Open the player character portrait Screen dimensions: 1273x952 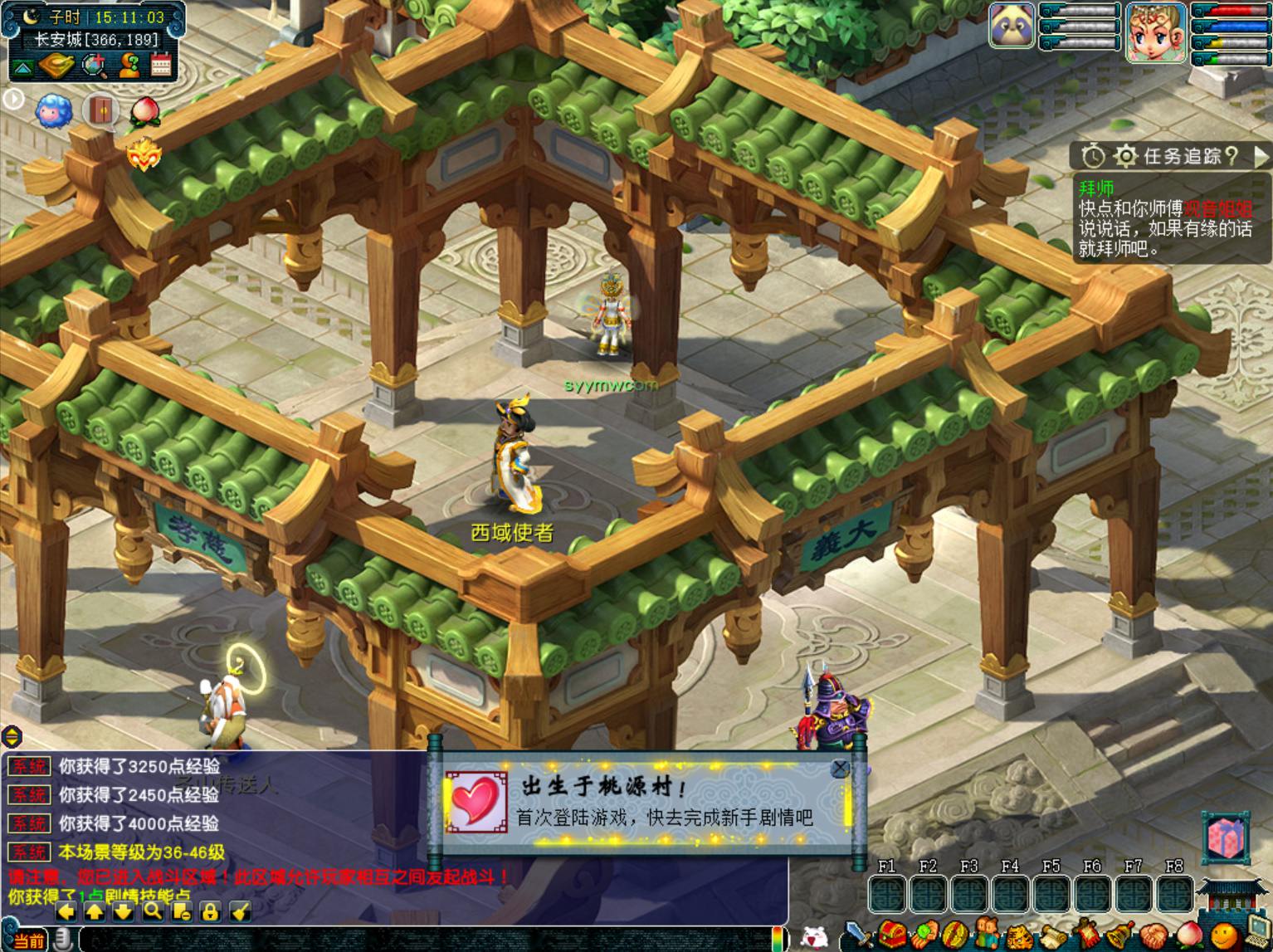pyautogui.click(x=1155, y=32)
